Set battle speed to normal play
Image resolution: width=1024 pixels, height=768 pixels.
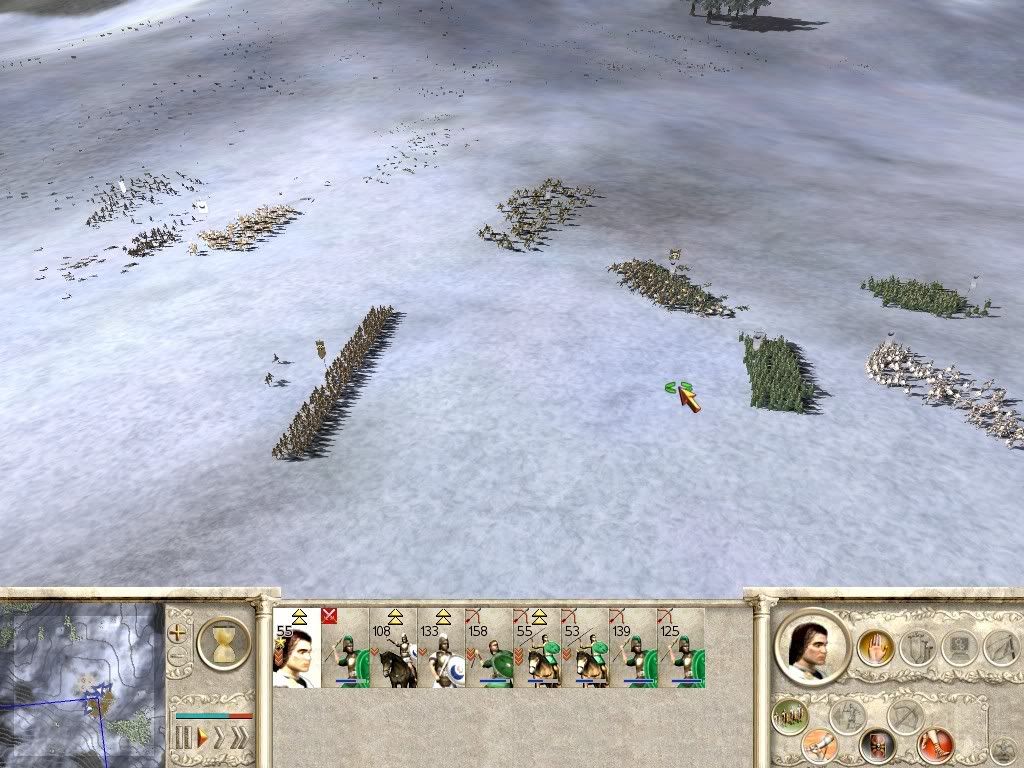tap(202, 738)
